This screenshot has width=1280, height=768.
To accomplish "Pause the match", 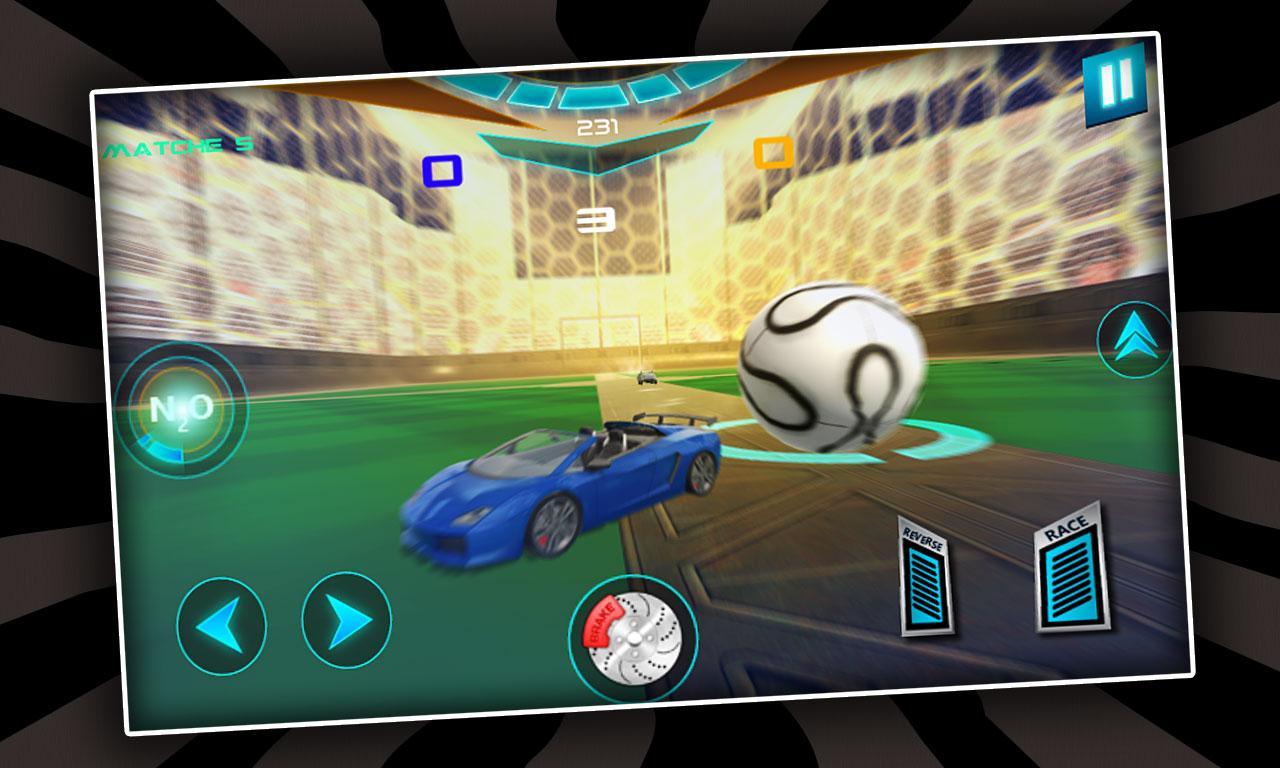I will pos(1114,86).
